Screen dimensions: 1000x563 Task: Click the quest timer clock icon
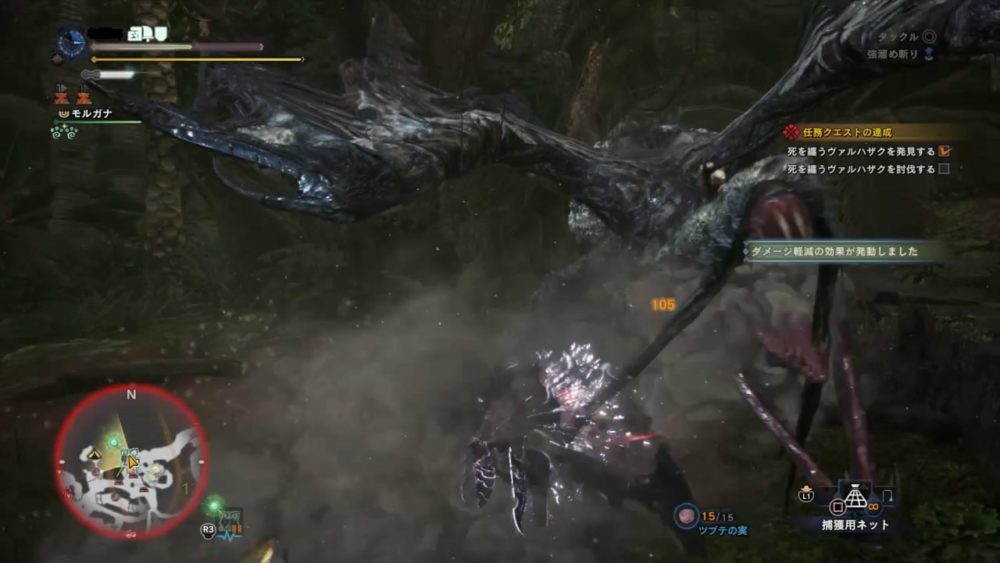click(x=72, y=43)
